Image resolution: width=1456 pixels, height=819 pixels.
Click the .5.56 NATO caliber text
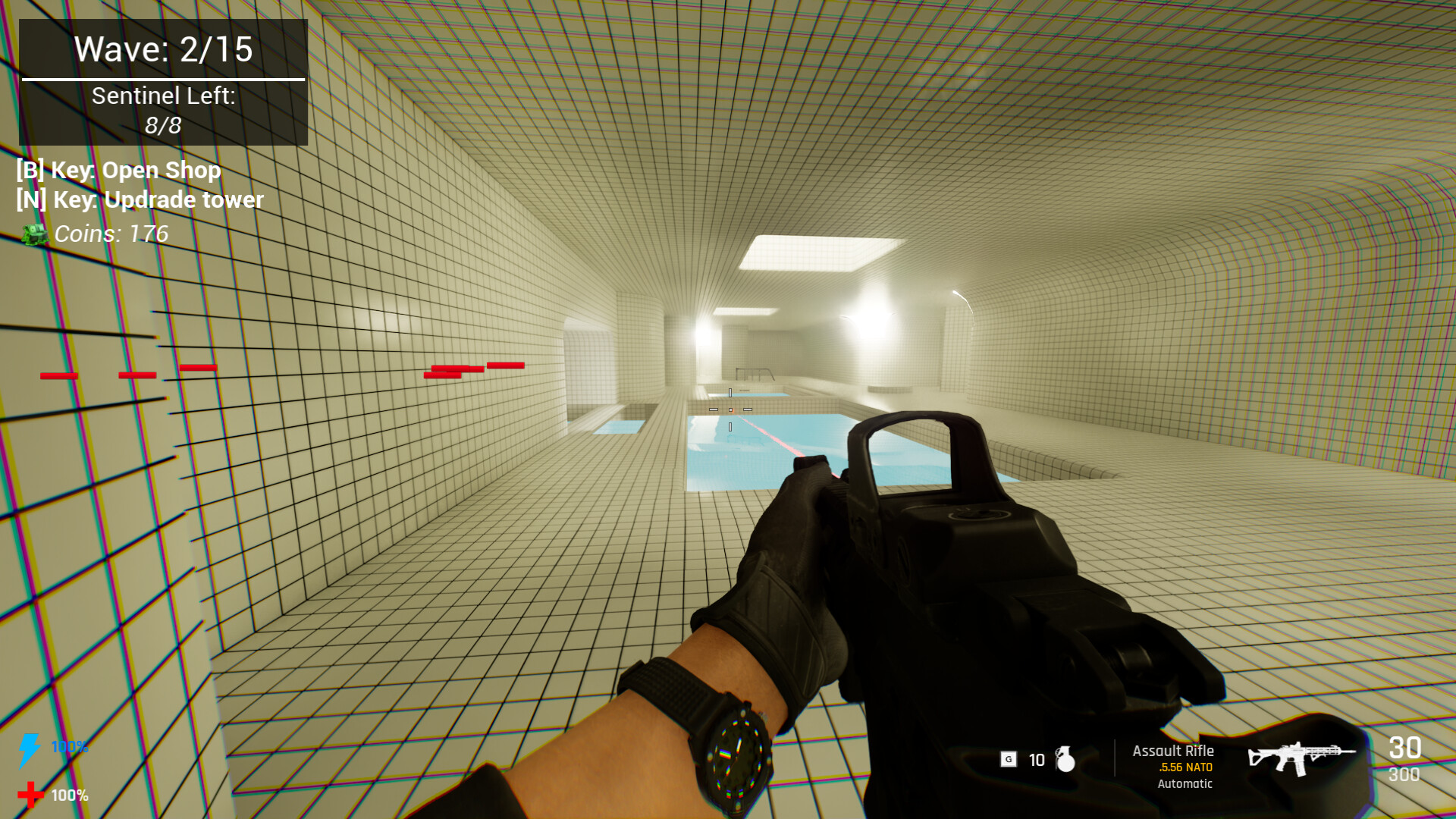[1185, 767]
